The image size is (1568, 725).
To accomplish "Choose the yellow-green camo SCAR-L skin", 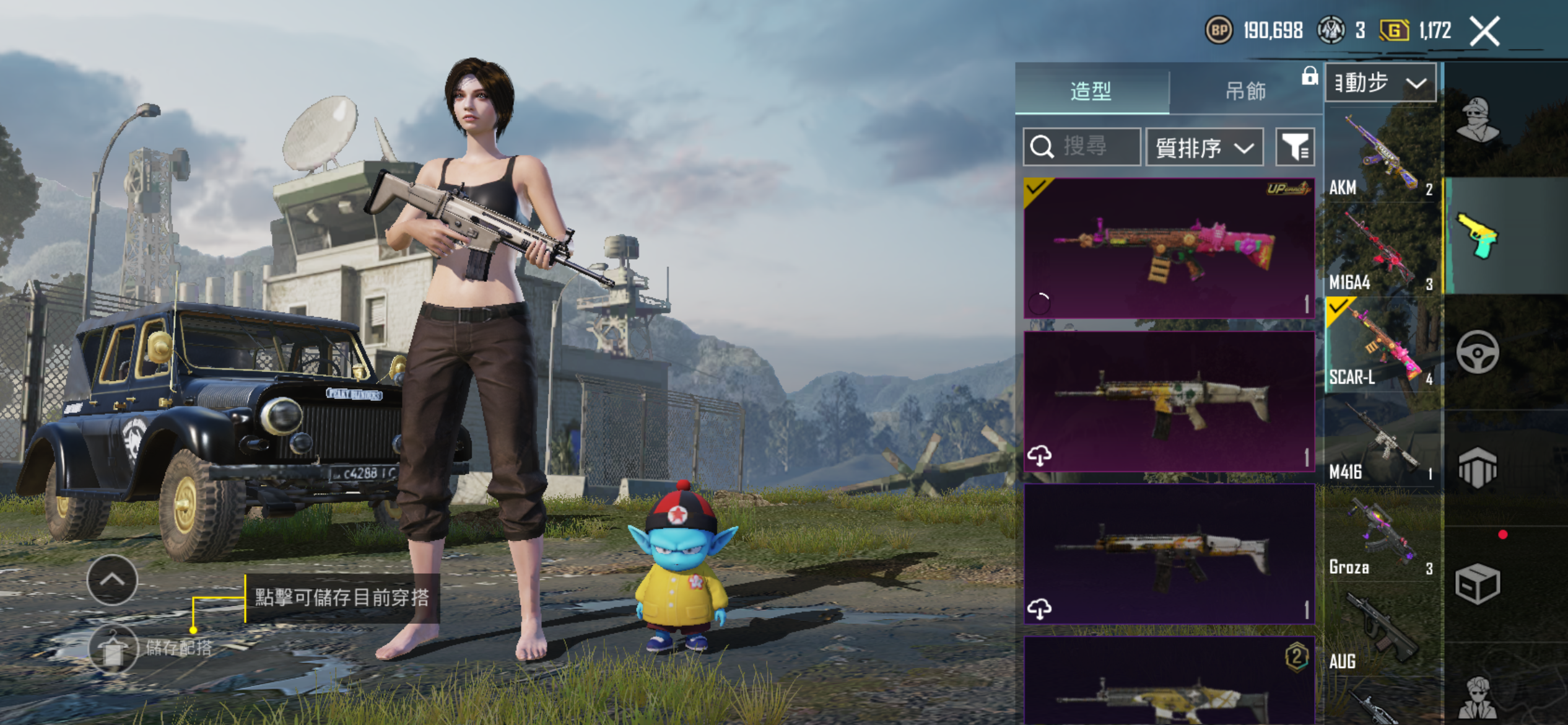I will (1169, 401).
